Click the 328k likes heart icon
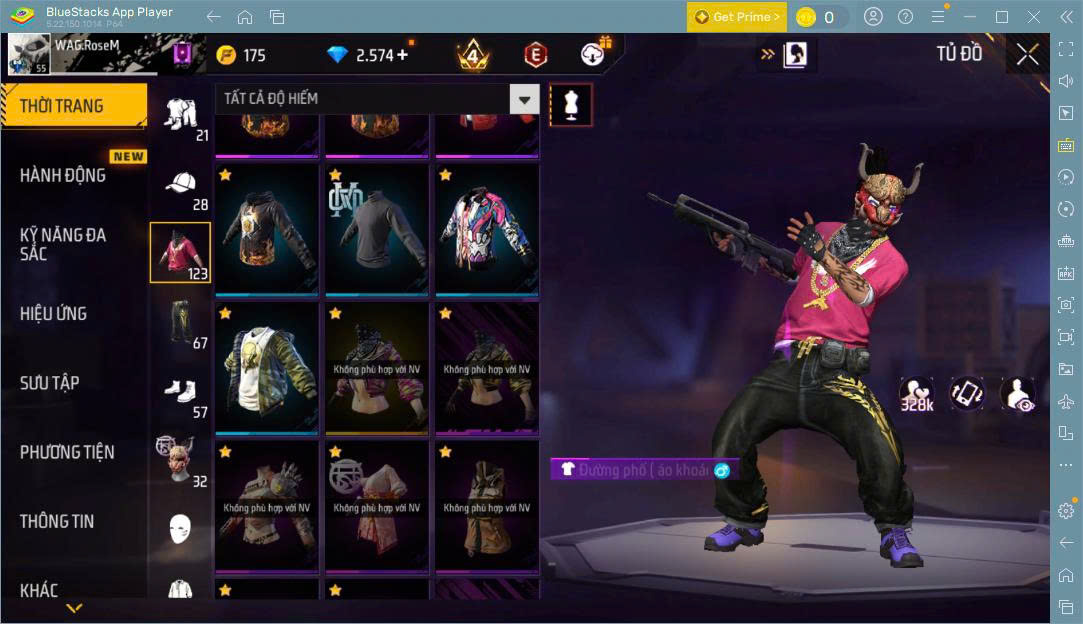1083x624 pixels. coord(916,394)
